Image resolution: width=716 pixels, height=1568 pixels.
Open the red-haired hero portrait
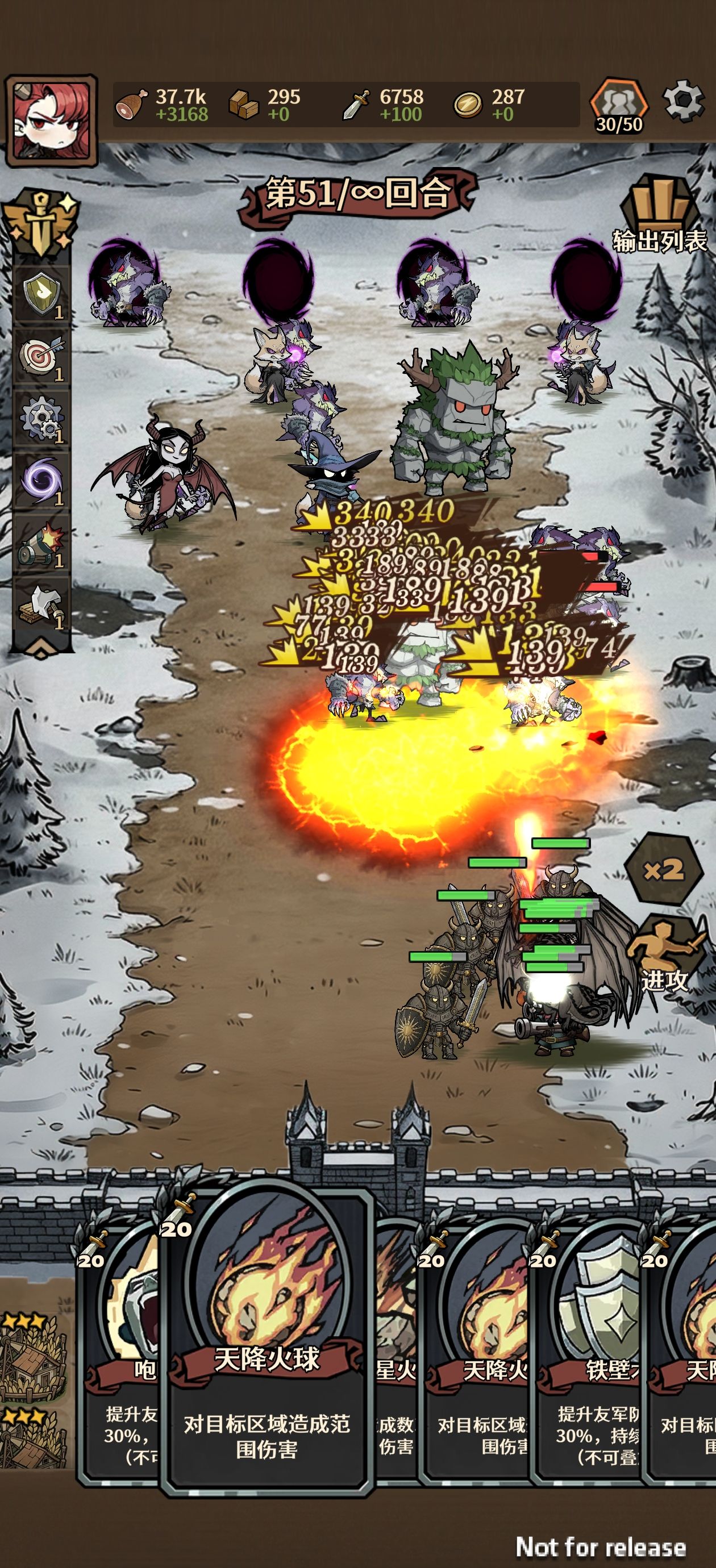point(51,120)
